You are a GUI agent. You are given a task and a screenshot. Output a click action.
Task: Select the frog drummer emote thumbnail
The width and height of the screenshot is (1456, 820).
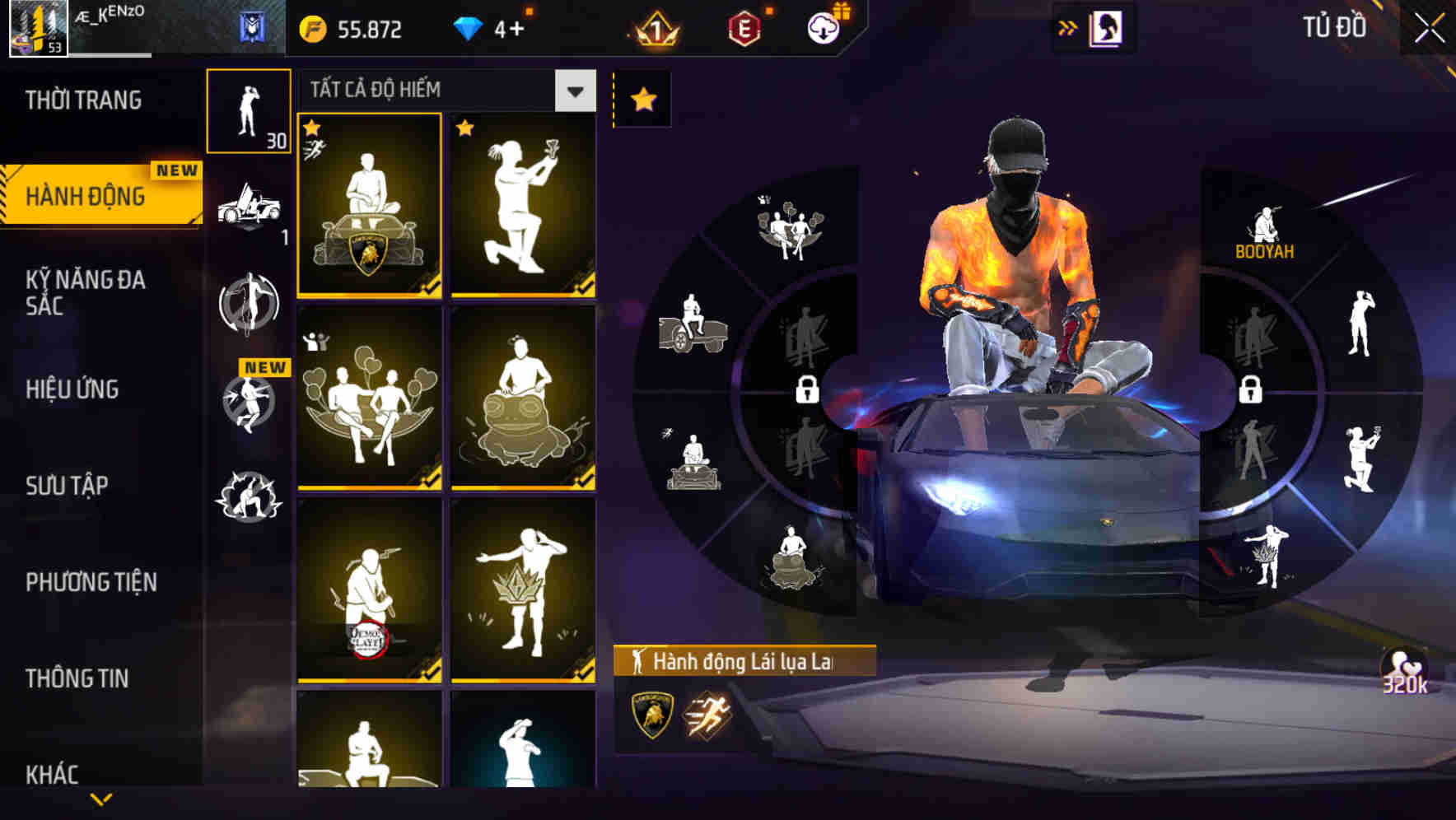(x=524, y=399)
